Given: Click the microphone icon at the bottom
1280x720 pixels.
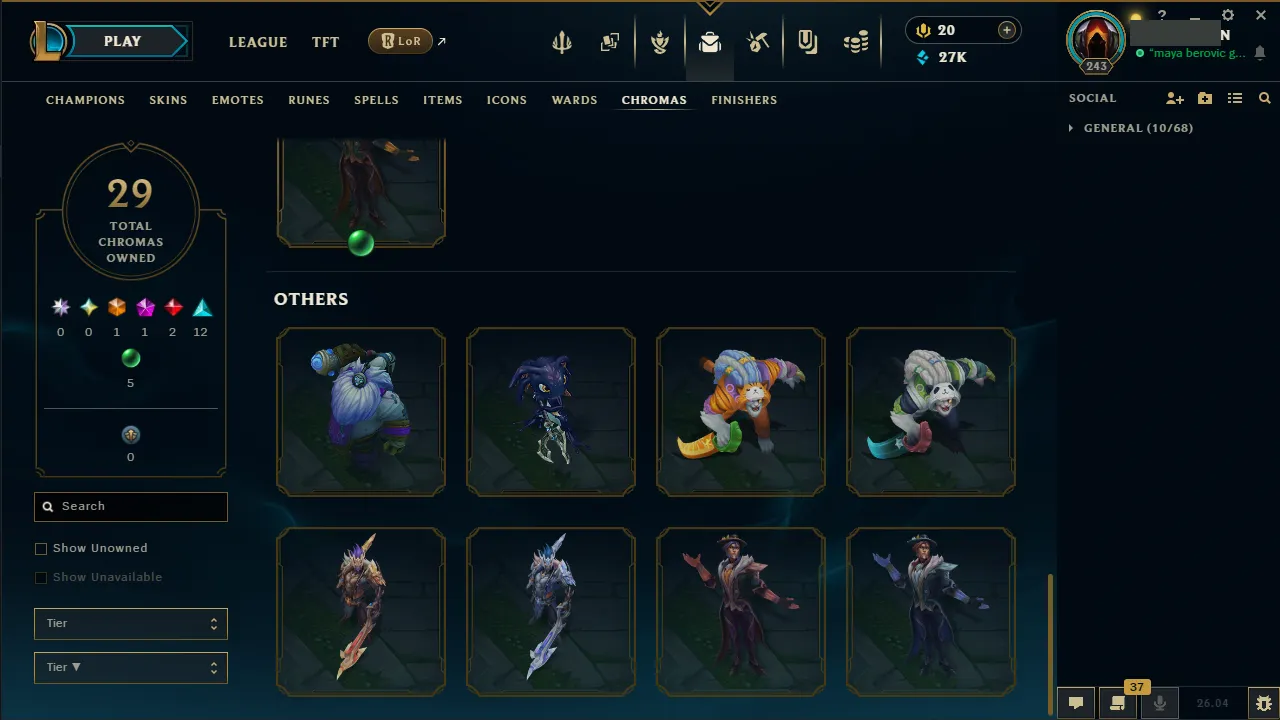Looking at the screenshot, I should pos(1159,702).
